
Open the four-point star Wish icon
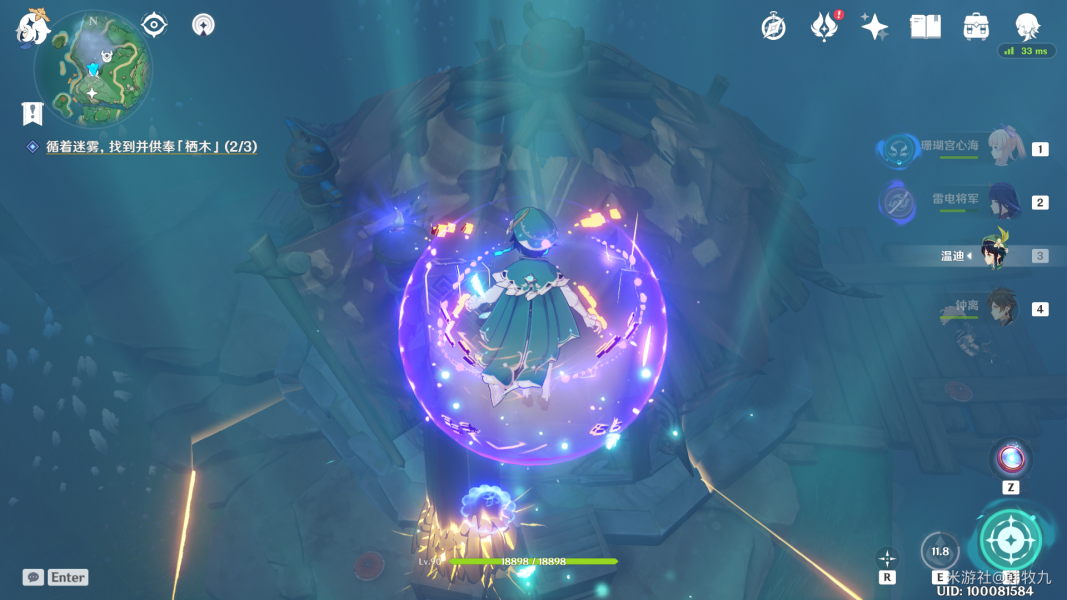[875, 27]
